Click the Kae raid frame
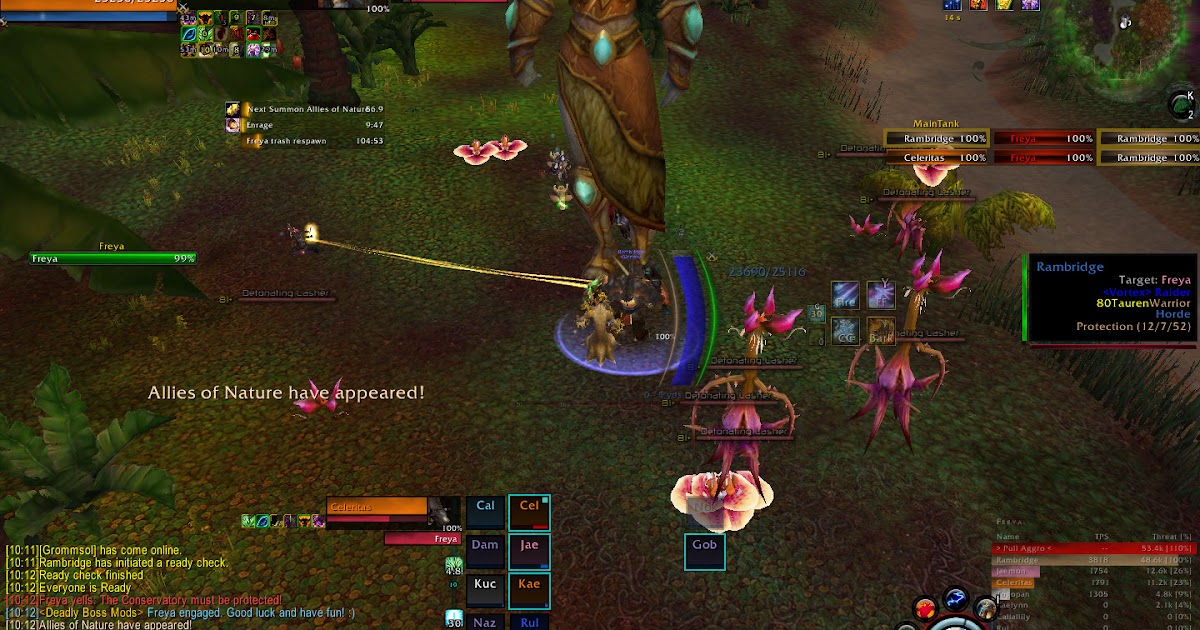The width and height of the screenshot is (1200, 630). (x=529, y=589)
